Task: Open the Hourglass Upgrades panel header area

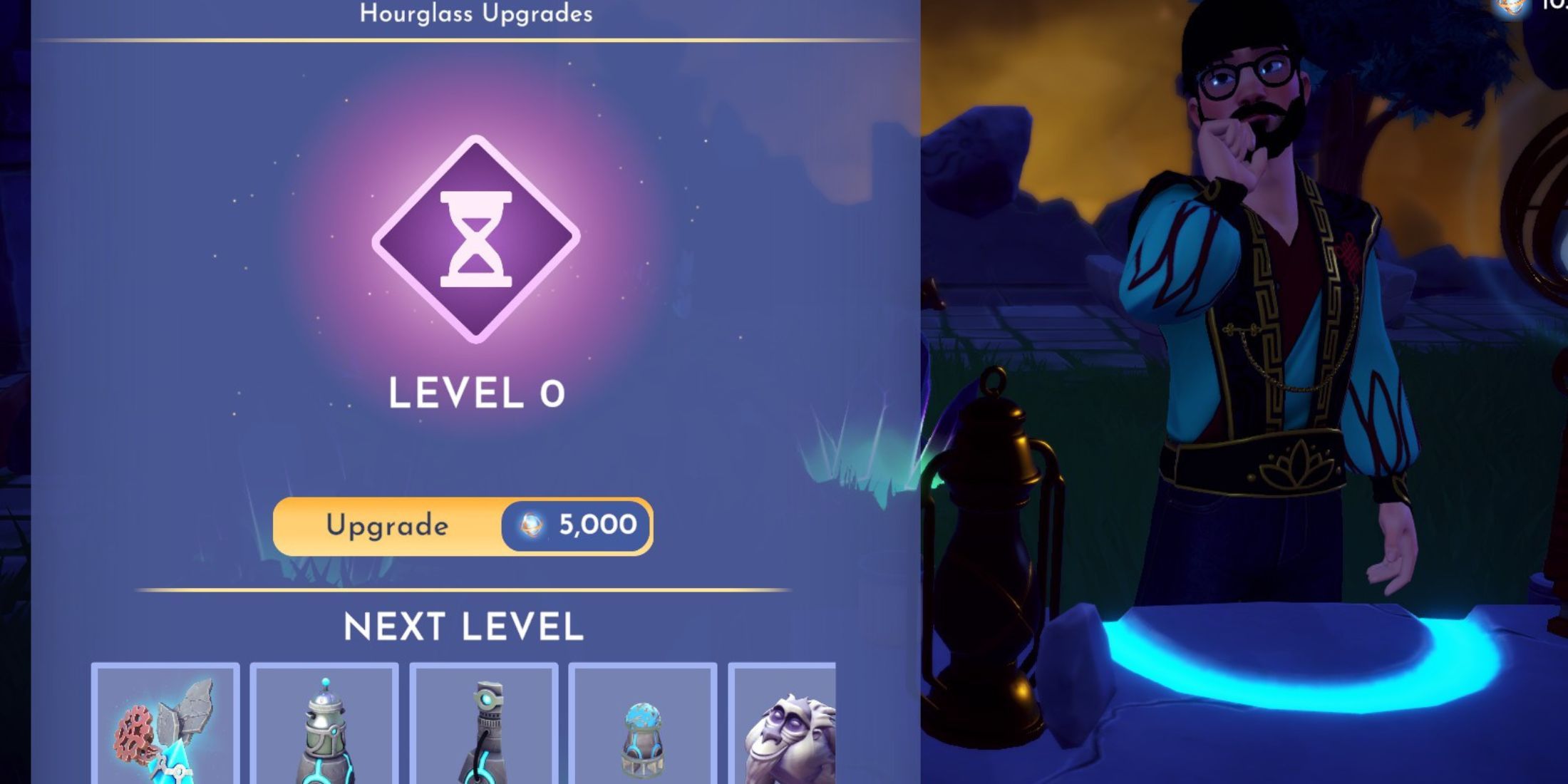Action: (x=476, y=13)
